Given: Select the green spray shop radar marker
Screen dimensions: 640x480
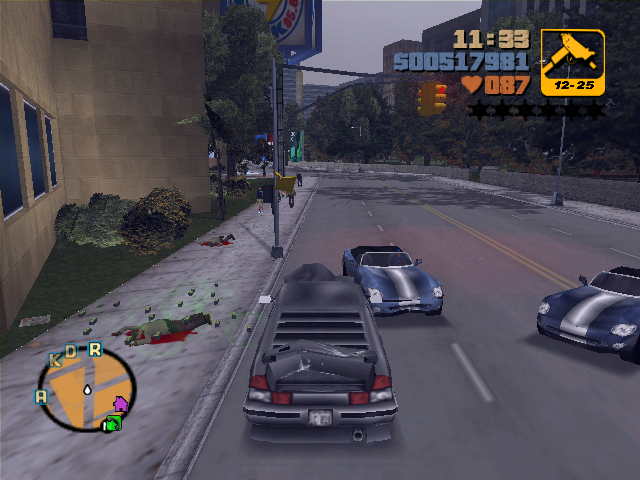Looking at the screenshot, I should (112, 424).
